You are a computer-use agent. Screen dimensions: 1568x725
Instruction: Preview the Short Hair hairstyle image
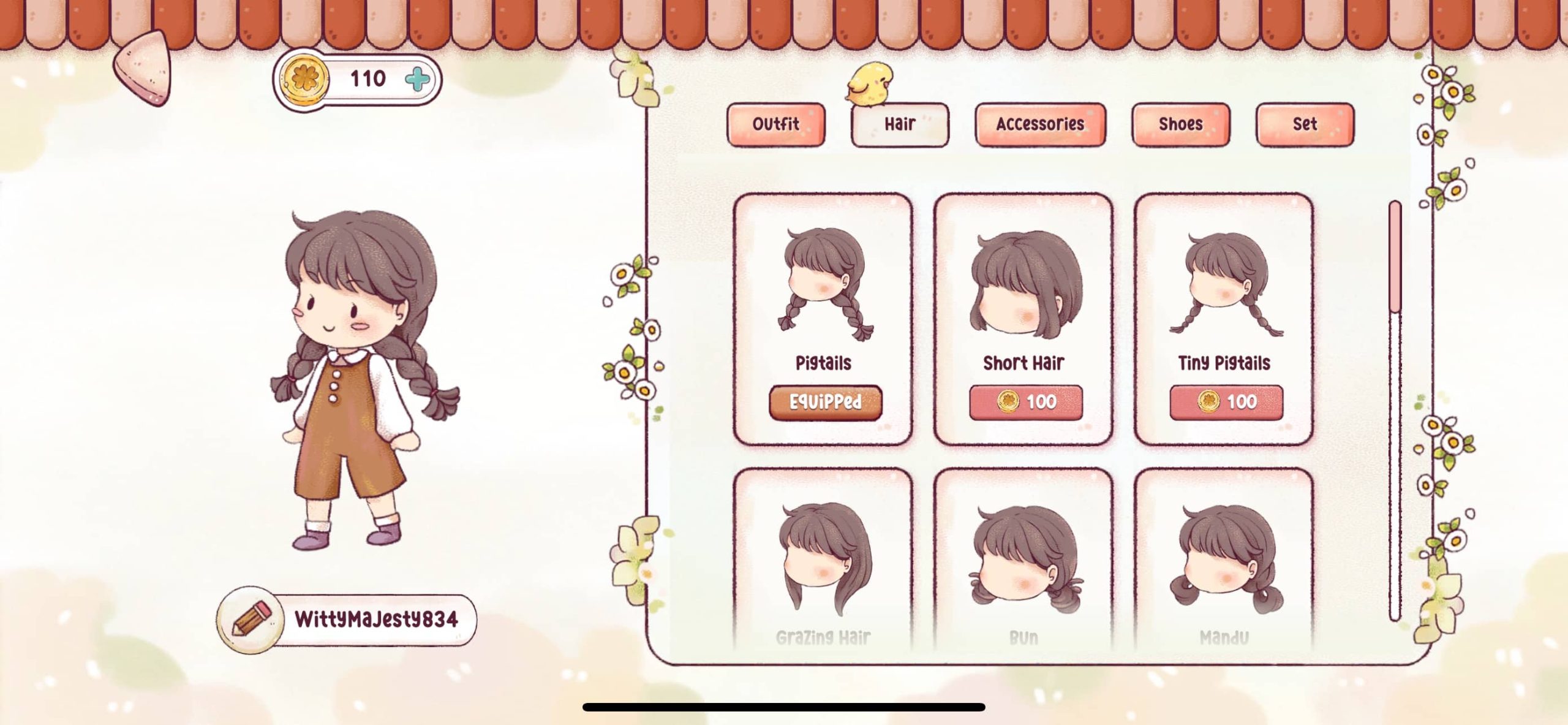(x=1025, y=284)
